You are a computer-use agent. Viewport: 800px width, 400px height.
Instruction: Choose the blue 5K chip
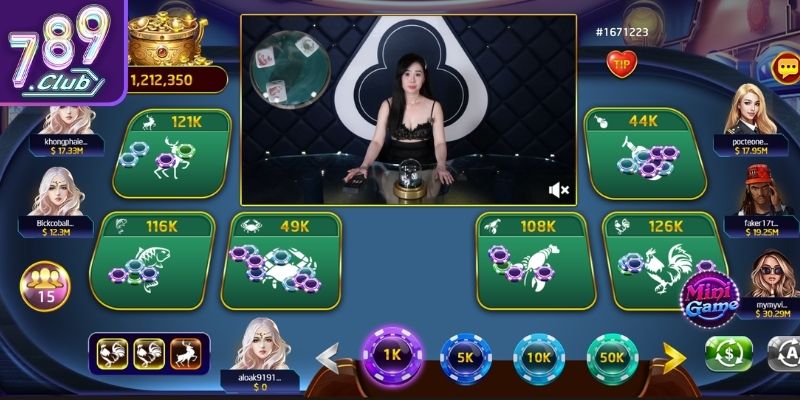pyautogui.click(x=465, y=358)
